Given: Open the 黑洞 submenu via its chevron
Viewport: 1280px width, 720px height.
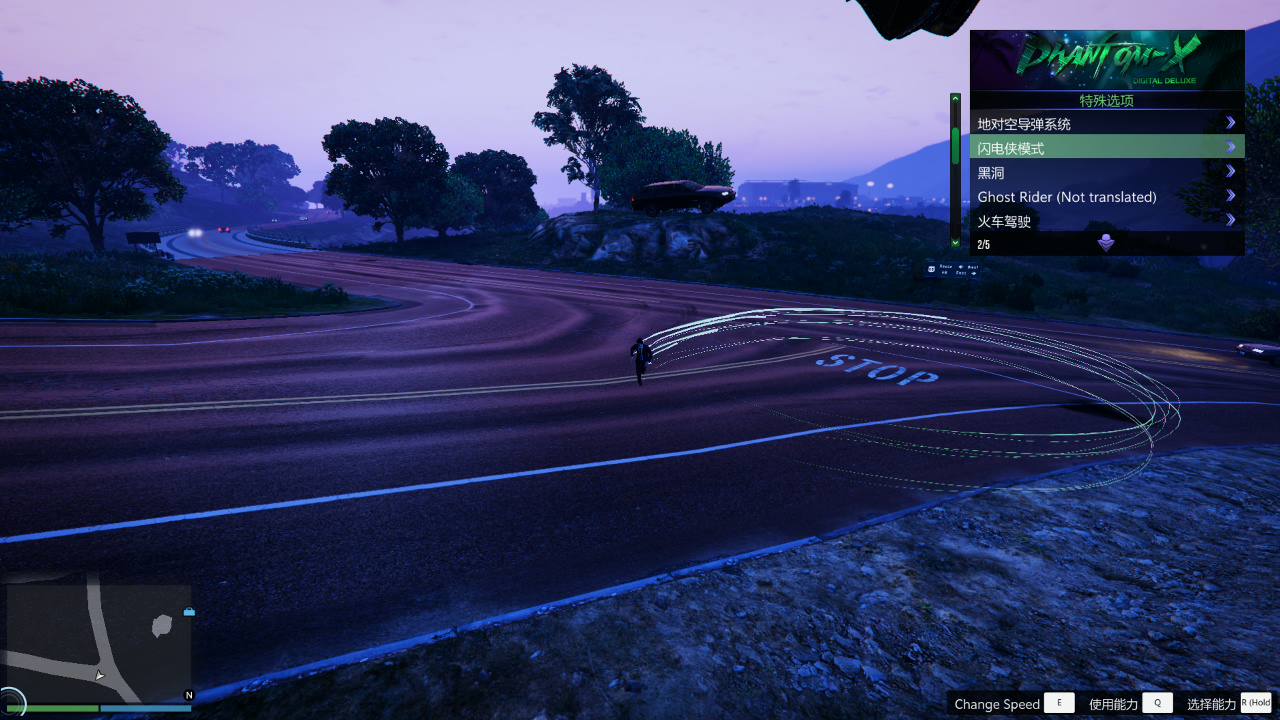Looking at the screenshot, I should pyautogui.click(x=1230, y=171).
